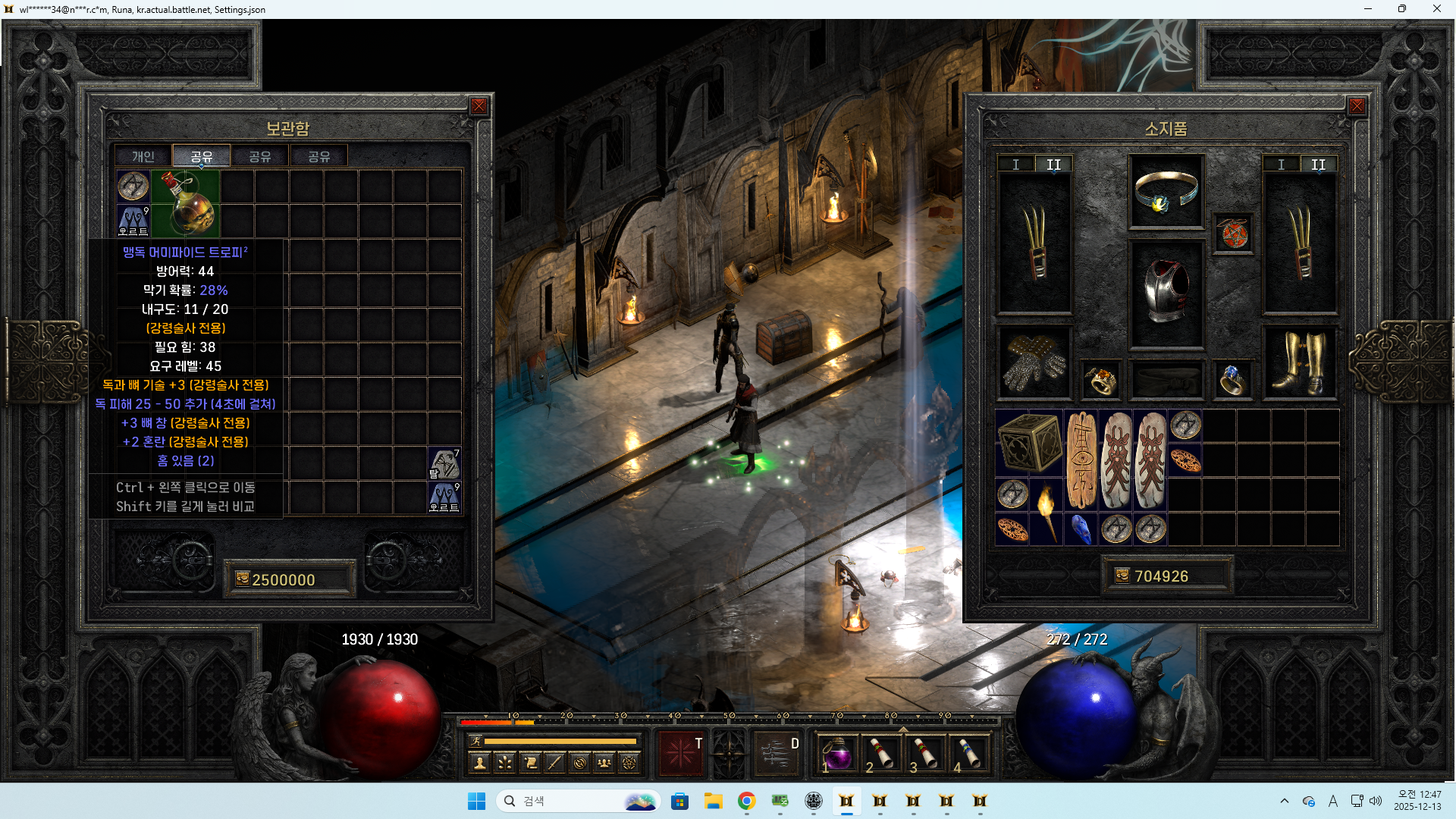Select the wooden eye-carved grand charm
This screenshot has width=1456, height=819.
(x=1082, y=460)
